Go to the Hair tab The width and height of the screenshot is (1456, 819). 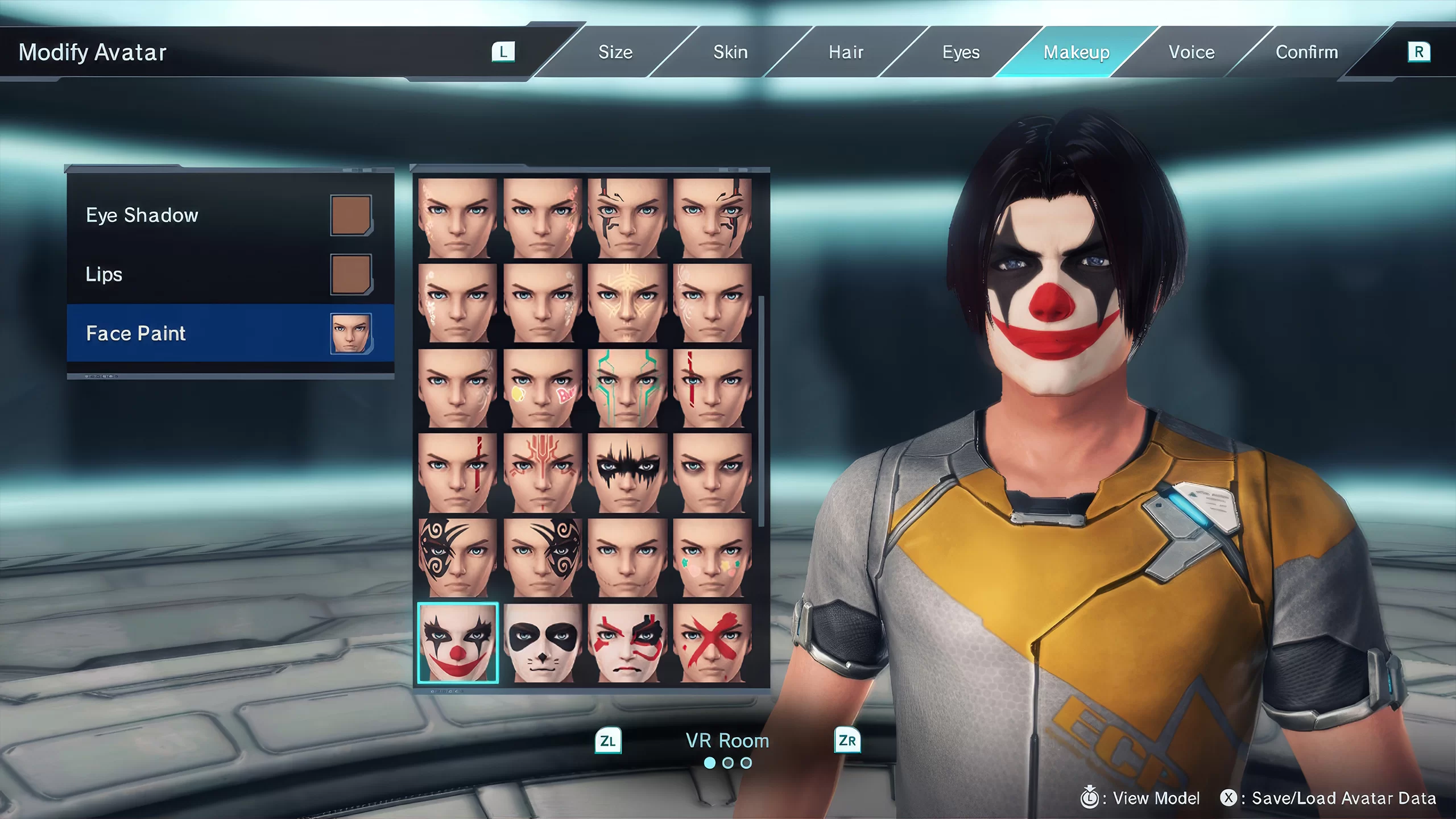tap(846, 52)
